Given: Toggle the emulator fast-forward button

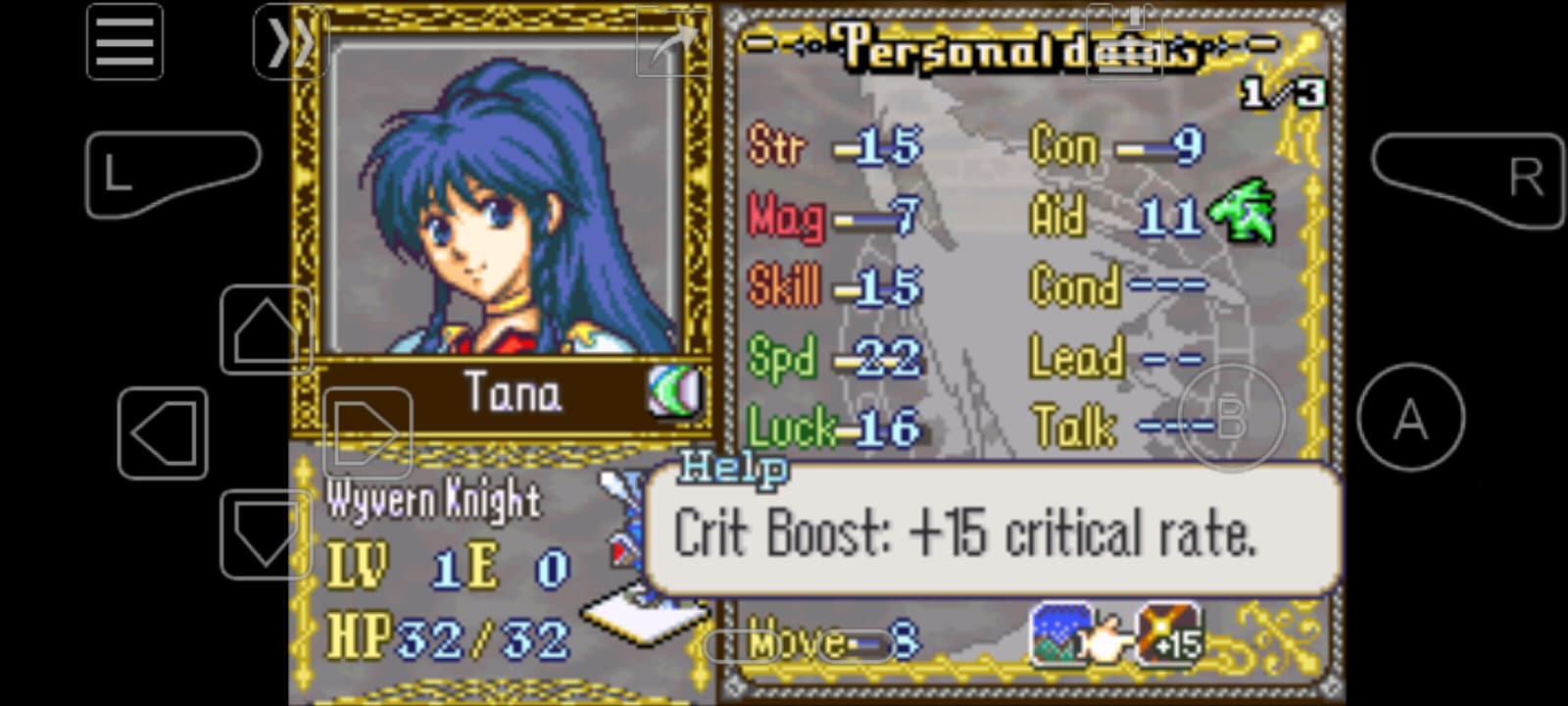Looking at the screenshot, I should click(288, 42).
